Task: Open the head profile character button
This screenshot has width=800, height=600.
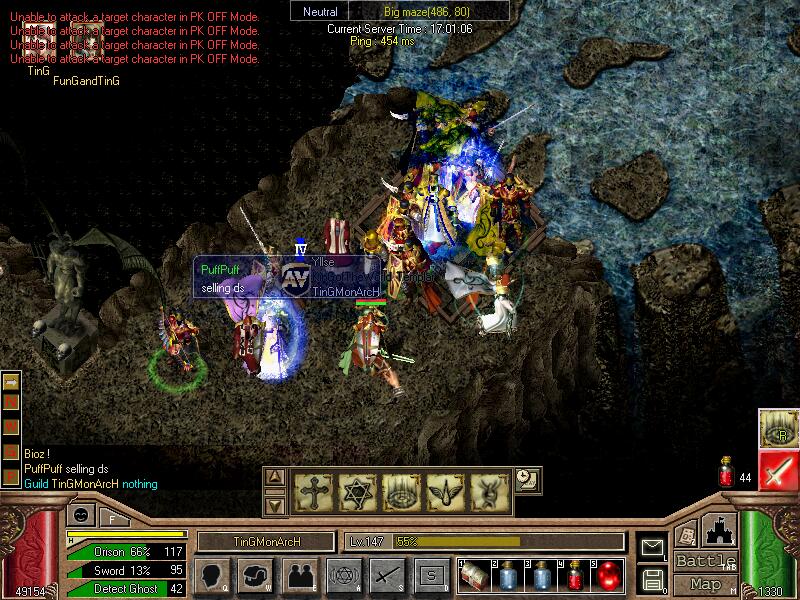Action: click(x=212, y=575)
